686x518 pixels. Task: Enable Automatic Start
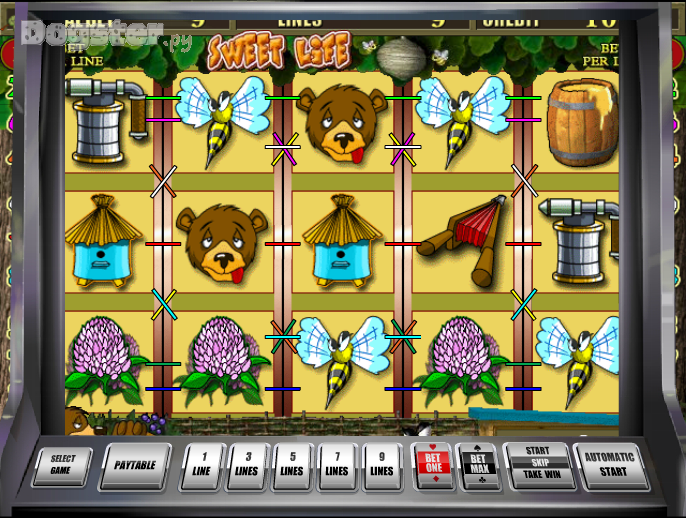[x=610, y=465]
